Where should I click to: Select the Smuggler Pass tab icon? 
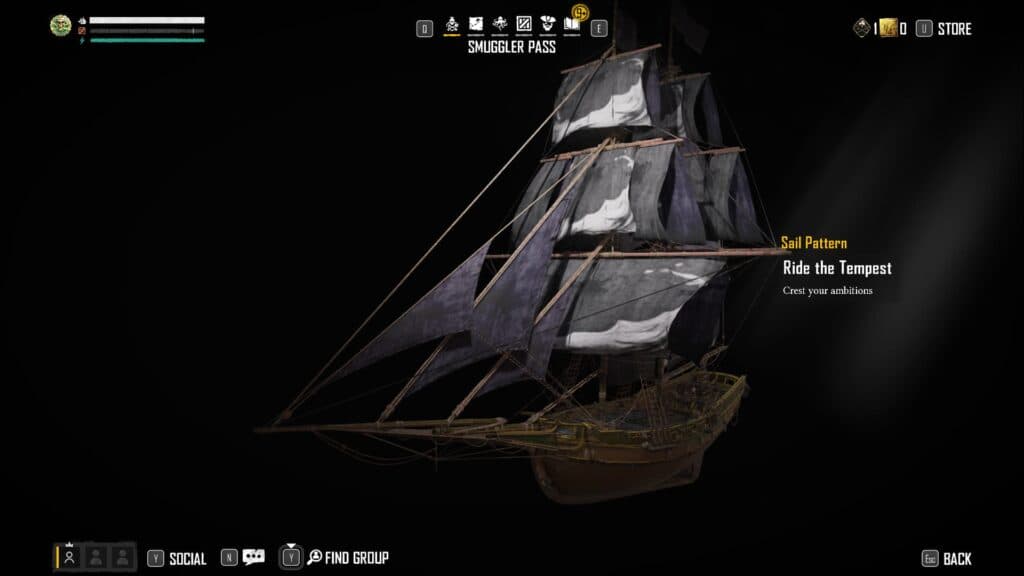point(452,24)
